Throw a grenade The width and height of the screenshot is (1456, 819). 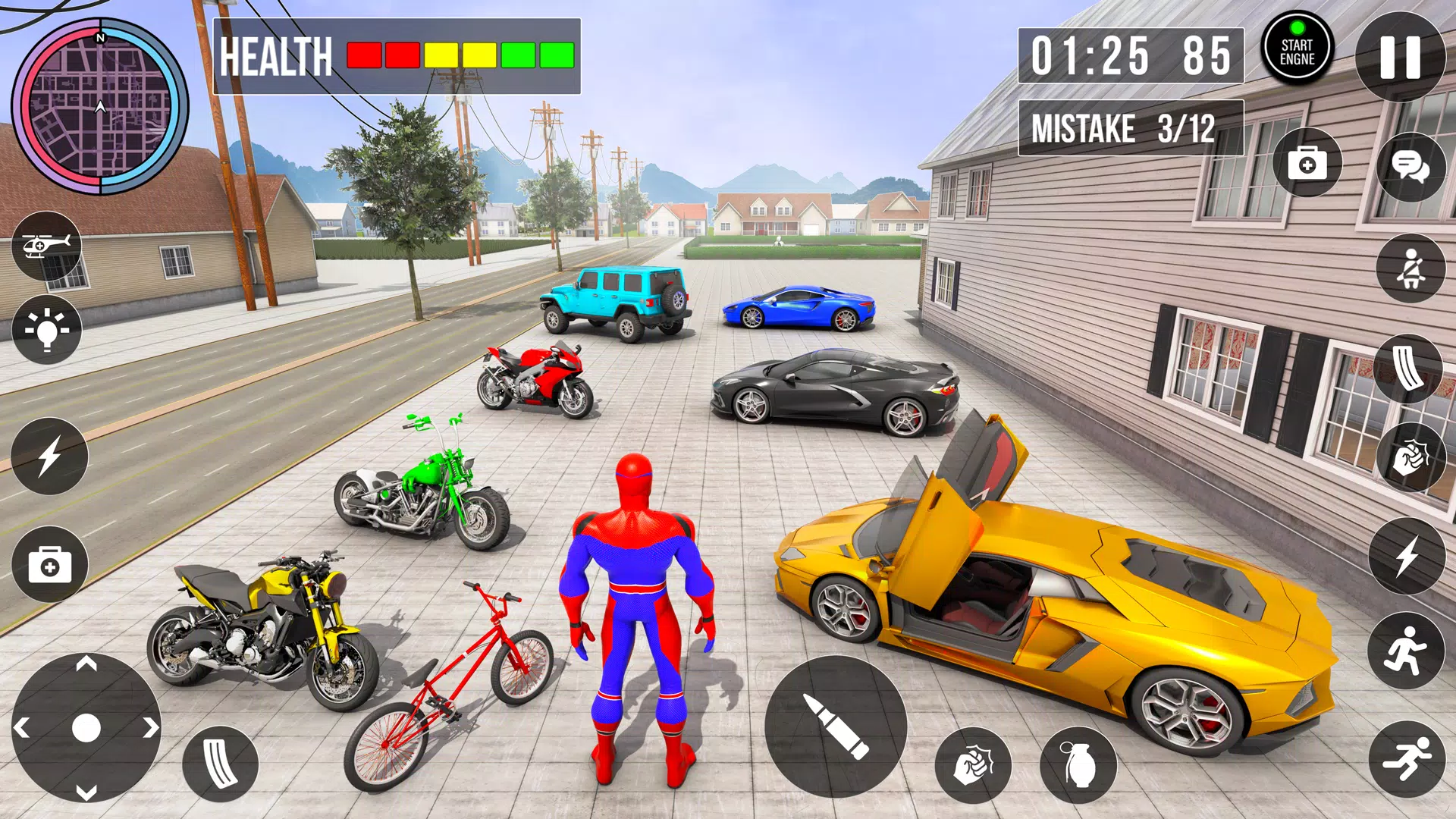1078,766
